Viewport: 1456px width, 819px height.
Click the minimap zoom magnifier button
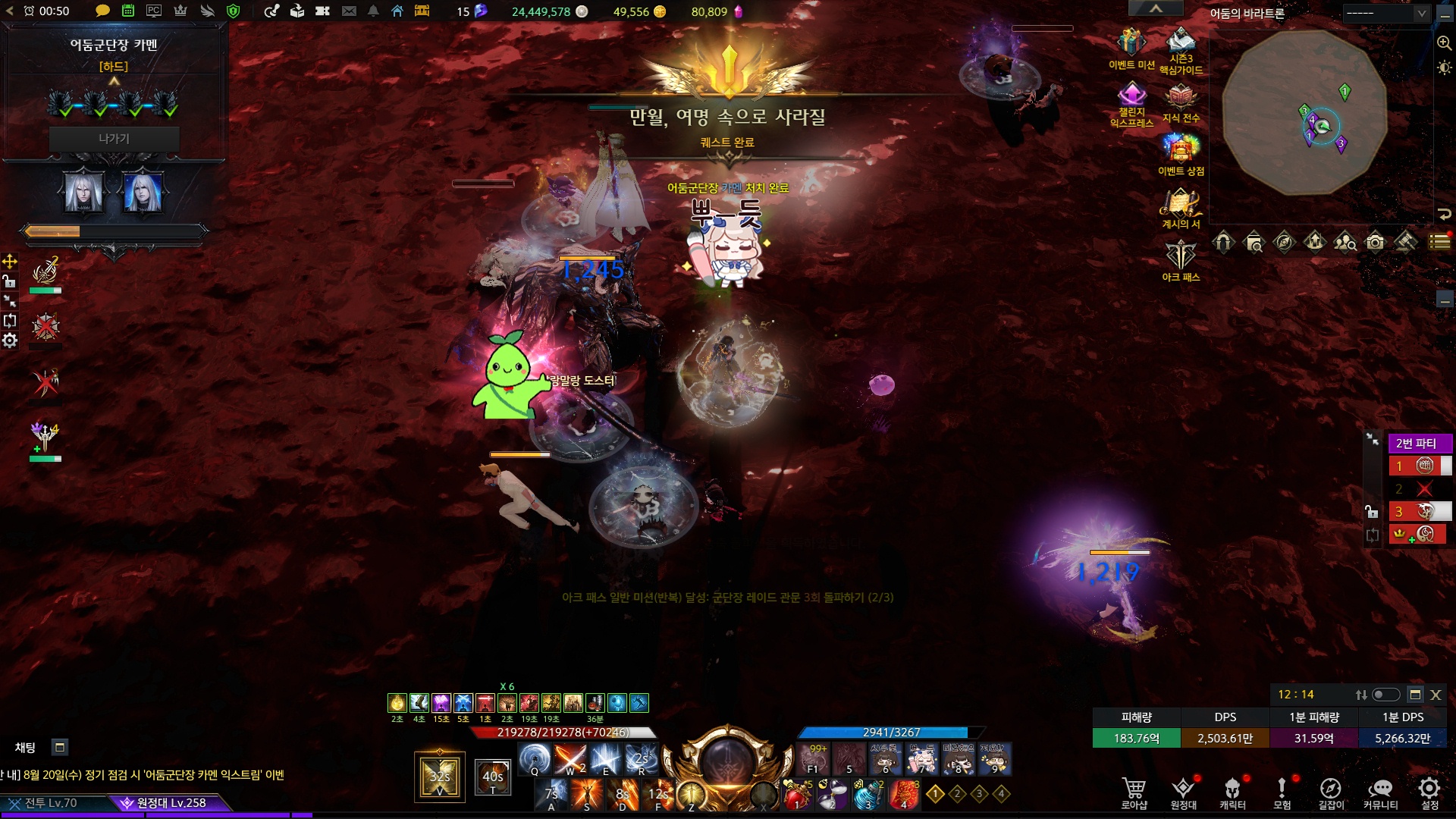point(1444,43)
